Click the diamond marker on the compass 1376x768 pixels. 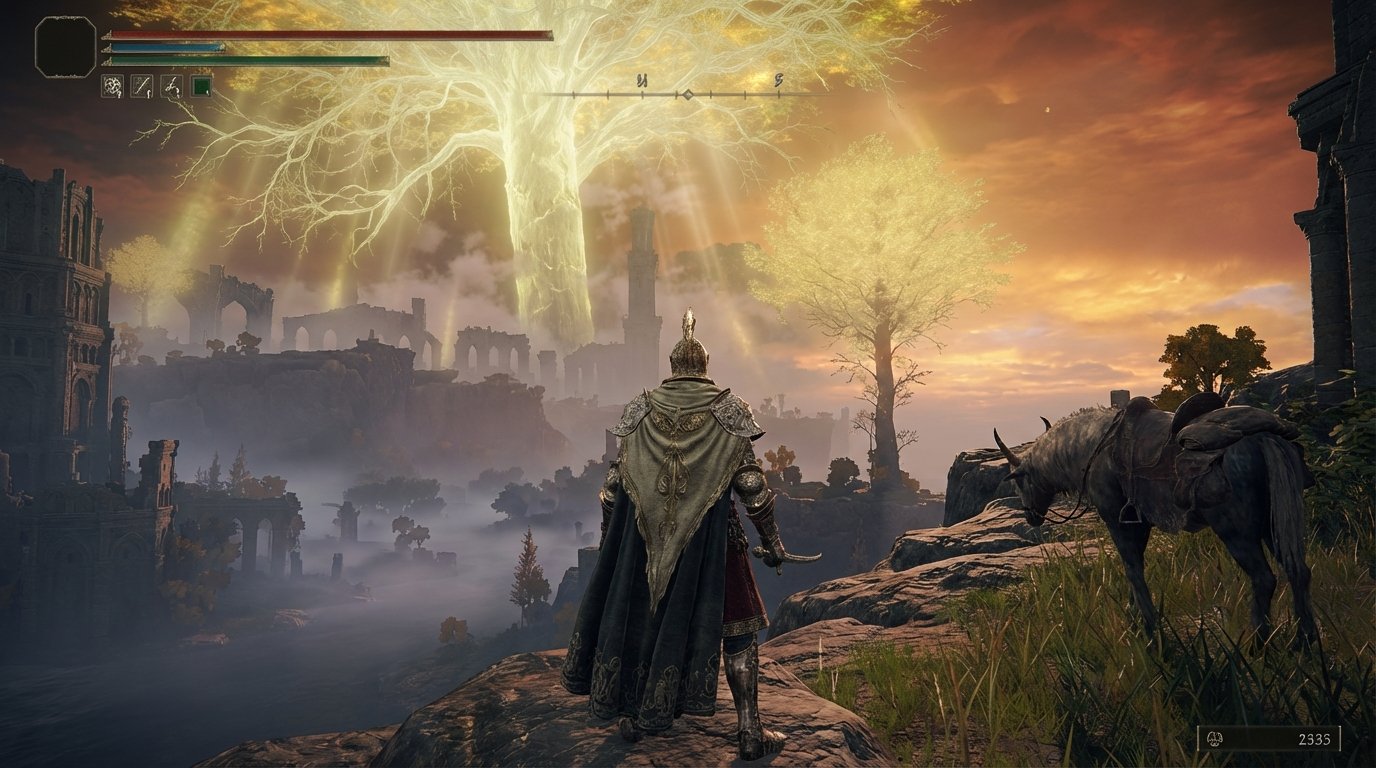(x=687, y=96)
